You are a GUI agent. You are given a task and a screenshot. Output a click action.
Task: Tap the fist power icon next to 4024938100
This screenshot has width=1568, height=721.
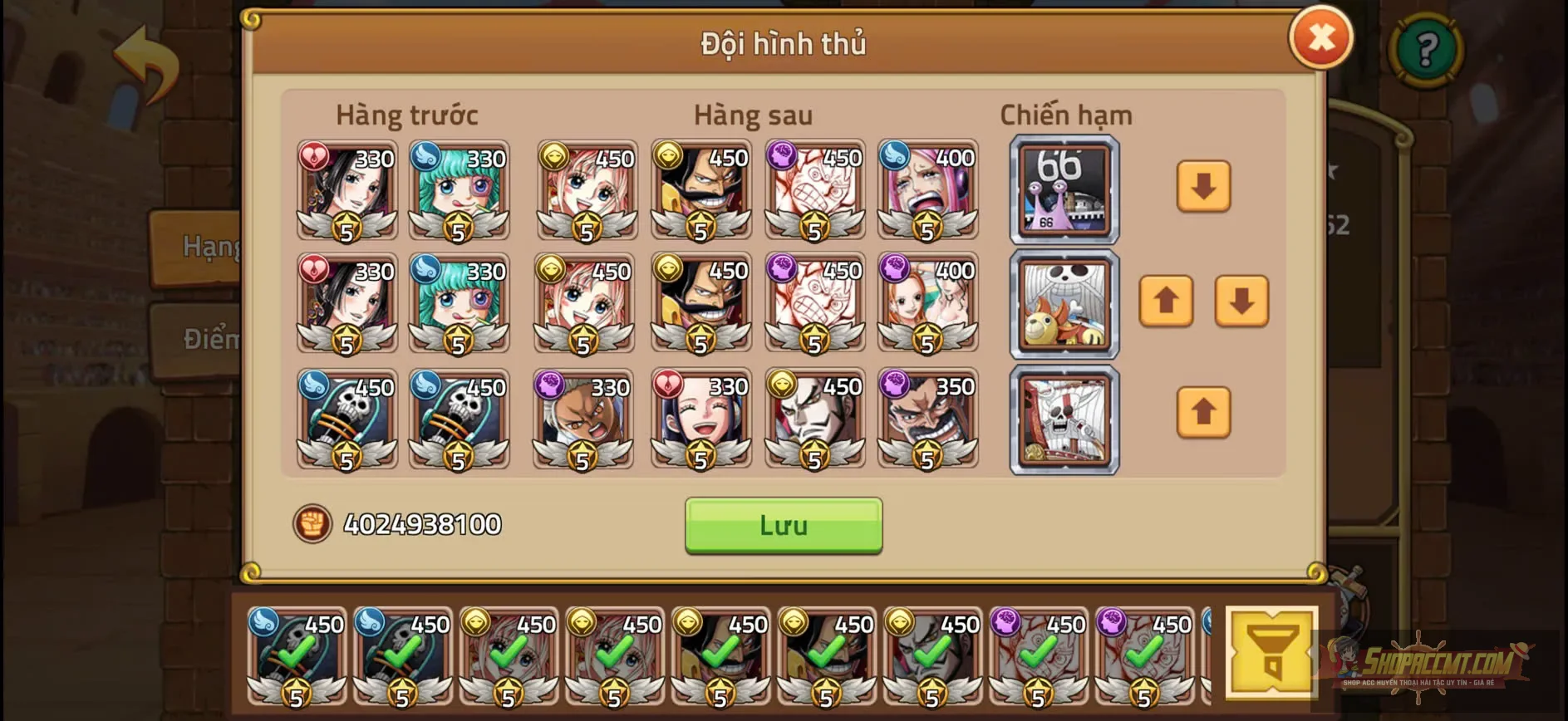(x=312, y=523)
